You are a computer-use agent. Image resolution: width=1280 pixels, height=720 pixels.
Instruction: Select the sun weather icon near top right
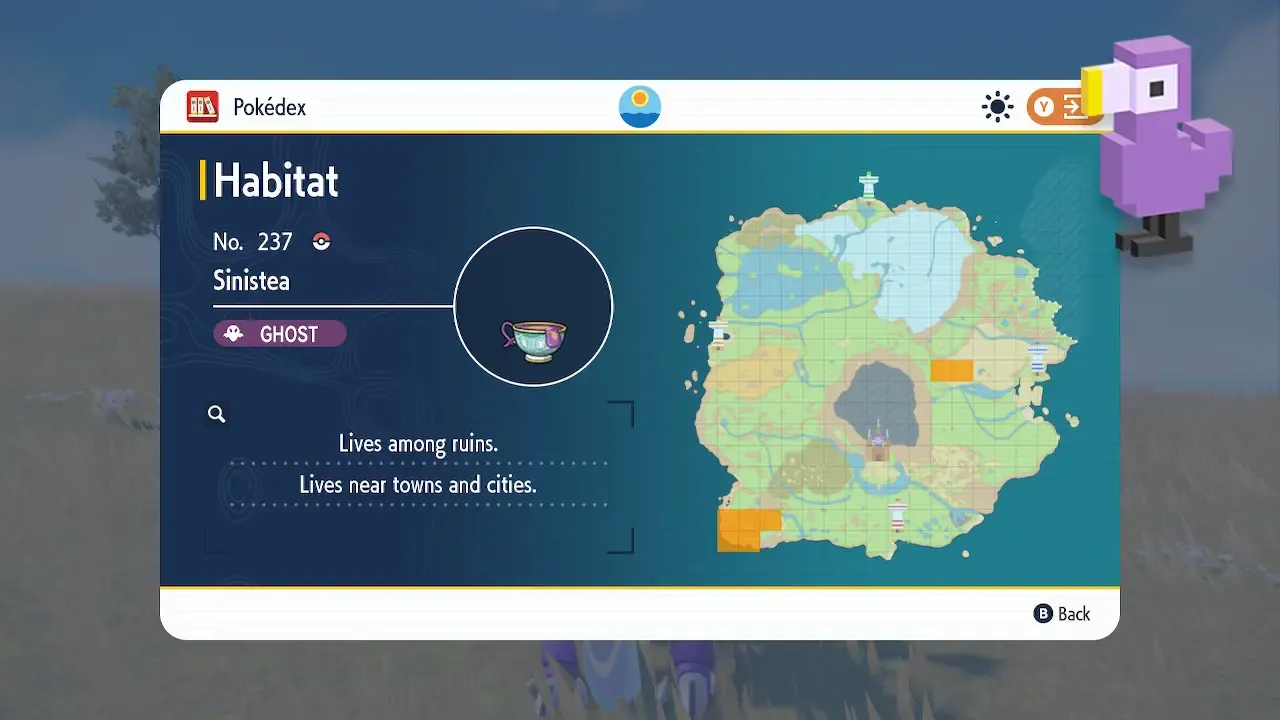coord(997,106)
